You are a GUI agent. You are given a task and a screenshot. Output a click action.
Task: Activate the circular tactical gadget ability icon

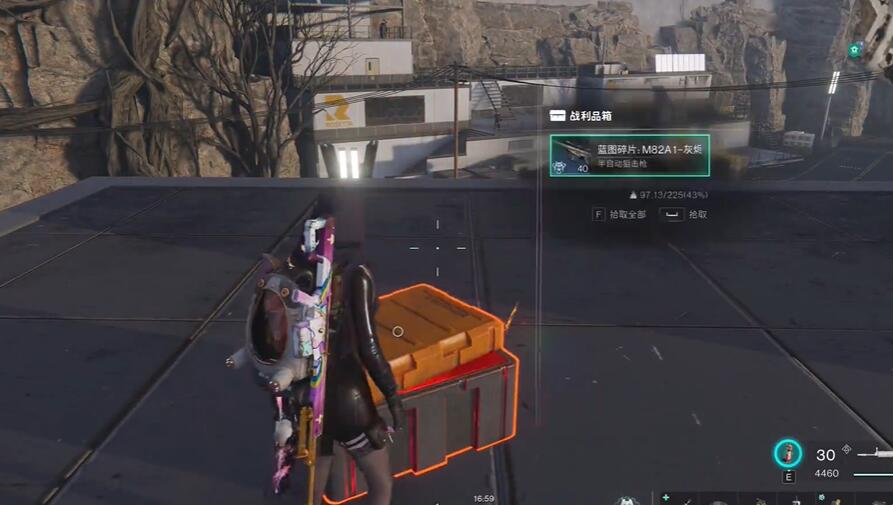[788, 454]
